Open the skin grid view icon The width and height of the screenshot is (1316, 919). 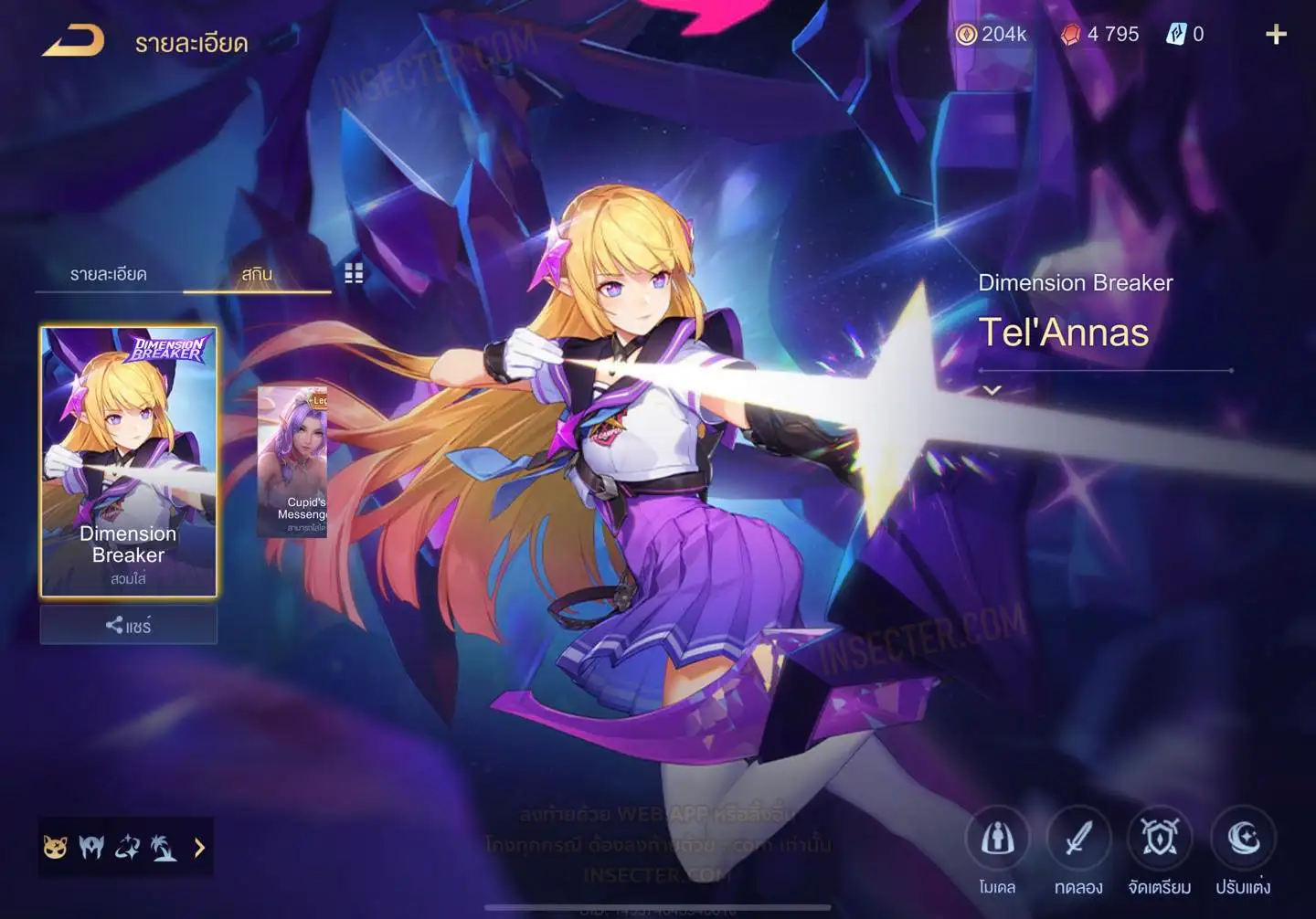pyautogui.click(x=354, y=273)
